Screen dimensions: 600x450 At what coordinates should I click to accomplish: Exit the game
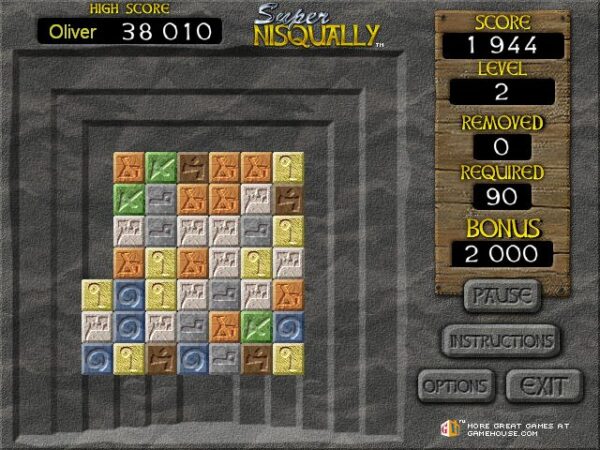[544, 385]
